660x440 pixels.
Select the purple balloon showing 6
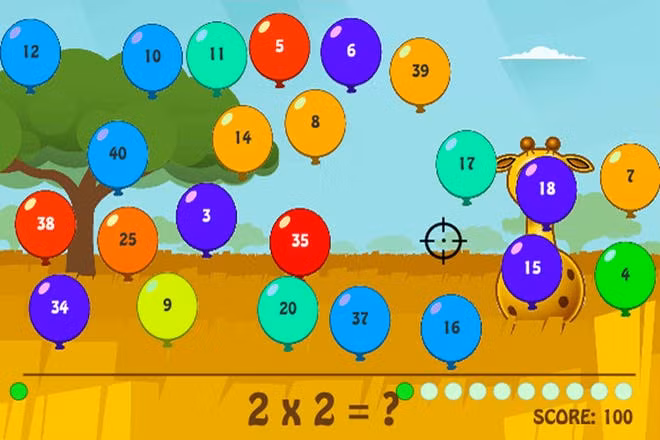click(x=351, y=50)
